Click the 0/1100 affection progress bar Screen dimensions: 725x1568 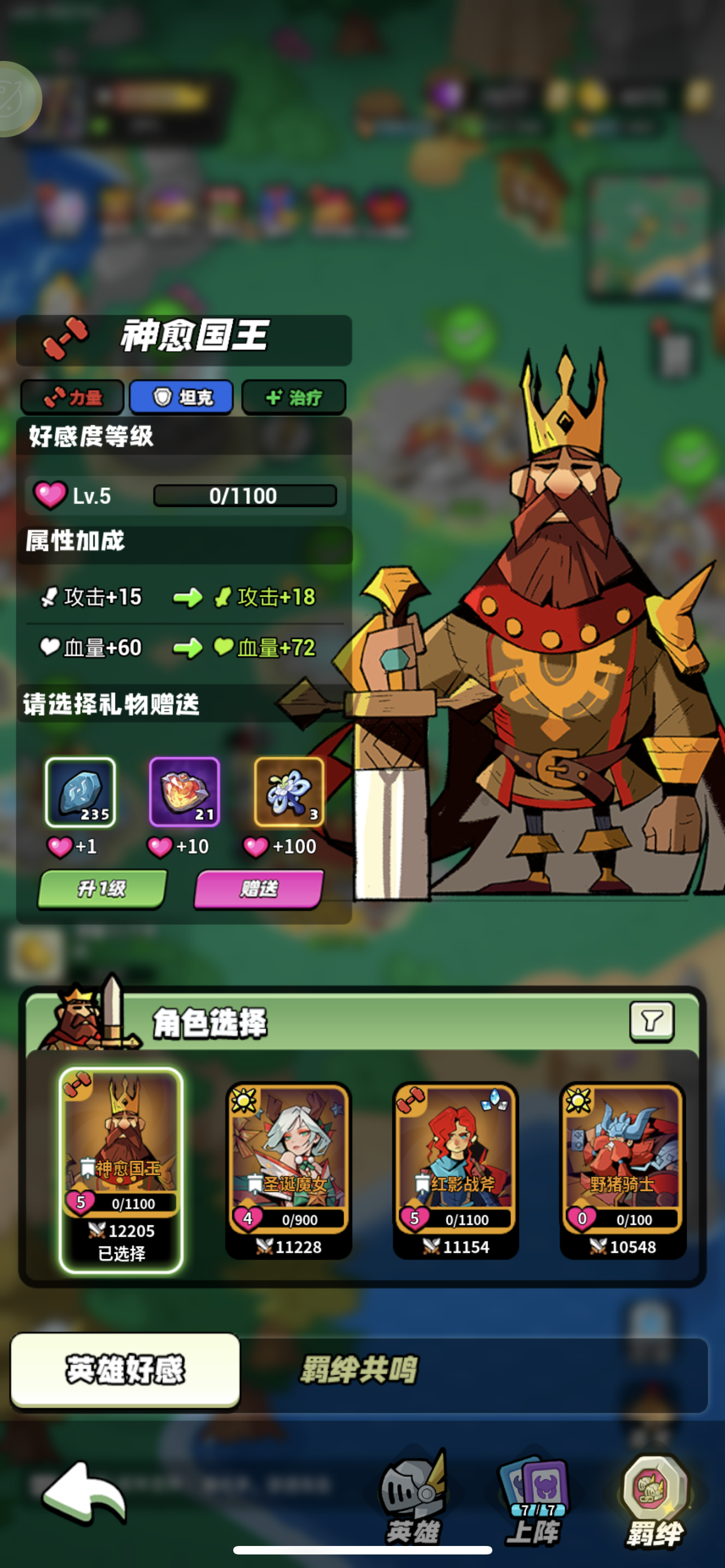246,495
